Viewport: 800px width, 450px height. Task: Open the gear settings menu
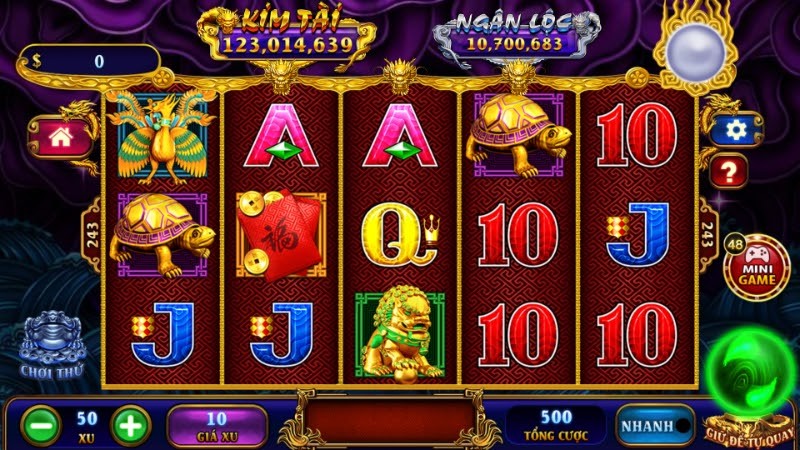click(x=737, y=129)
